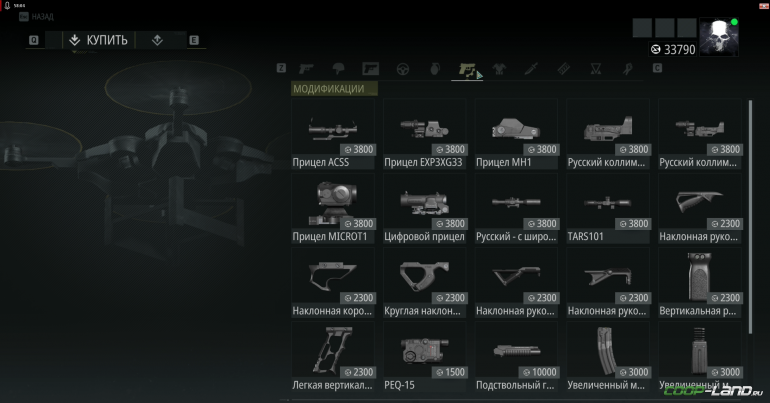
Task: Switch to the sell tab with up arrow
Action: 158,40
